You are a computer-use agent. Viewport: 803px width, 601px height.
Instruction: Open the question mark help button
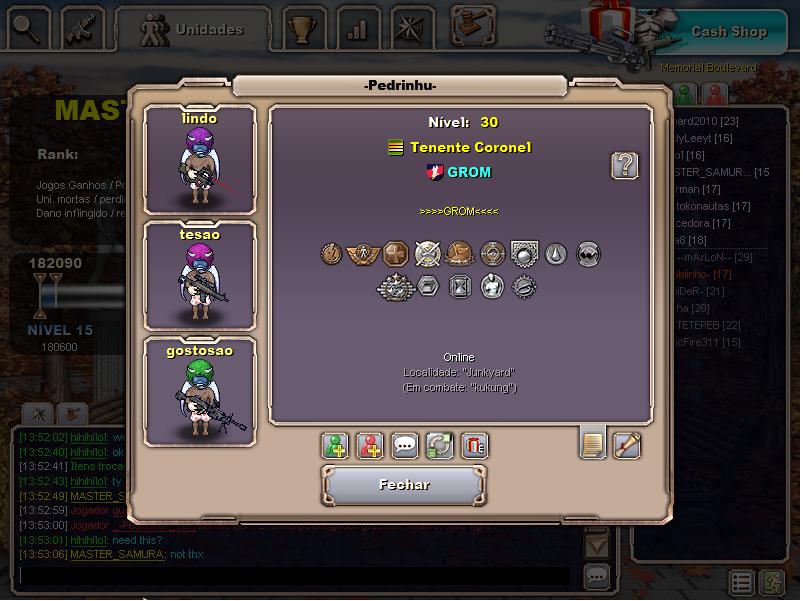(x=625, y=166)
